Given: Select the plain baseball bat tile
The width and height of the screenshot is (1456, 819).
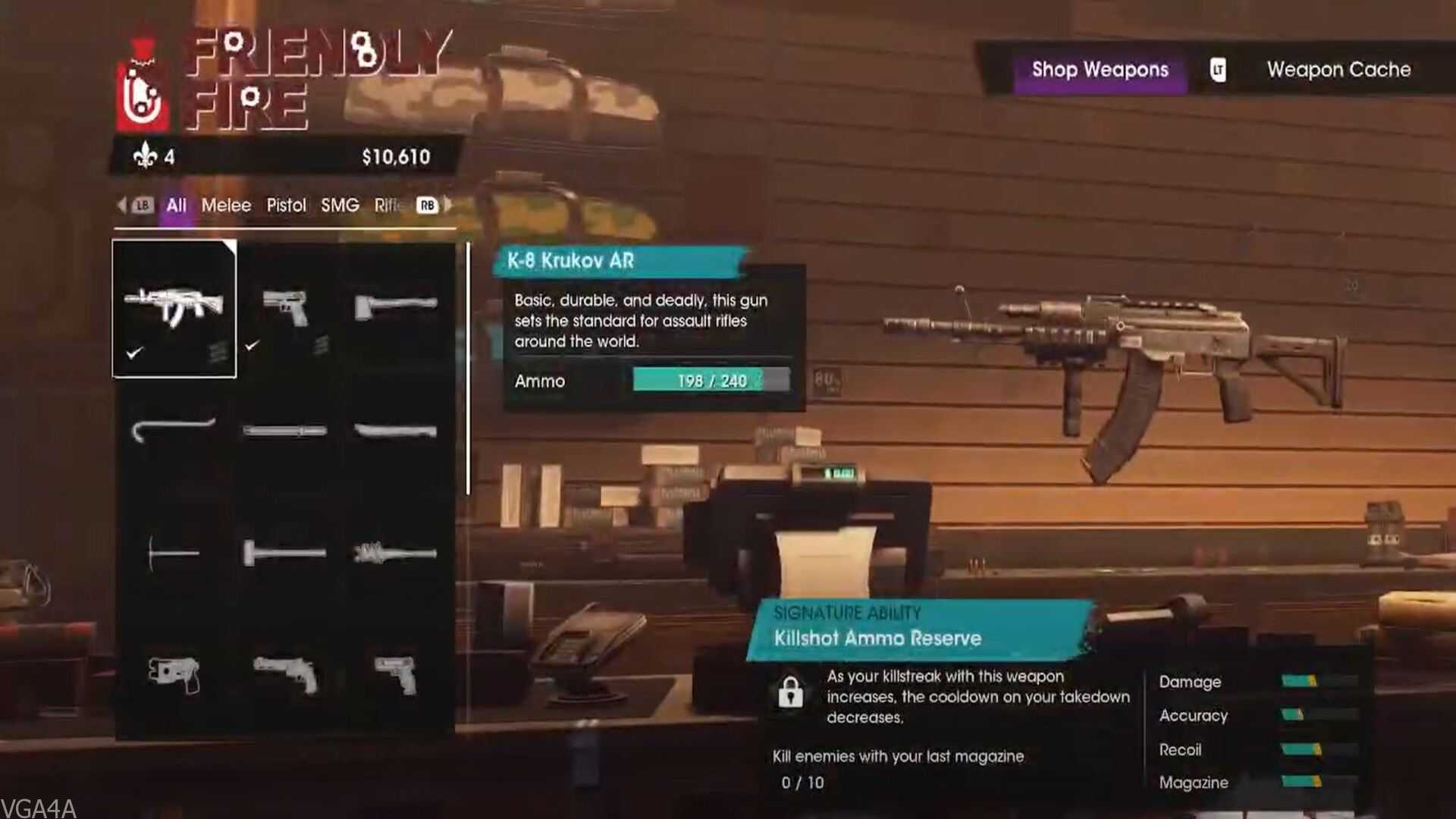Looking at the screenshot, I should pyautogui.click(x=395, y=431).
